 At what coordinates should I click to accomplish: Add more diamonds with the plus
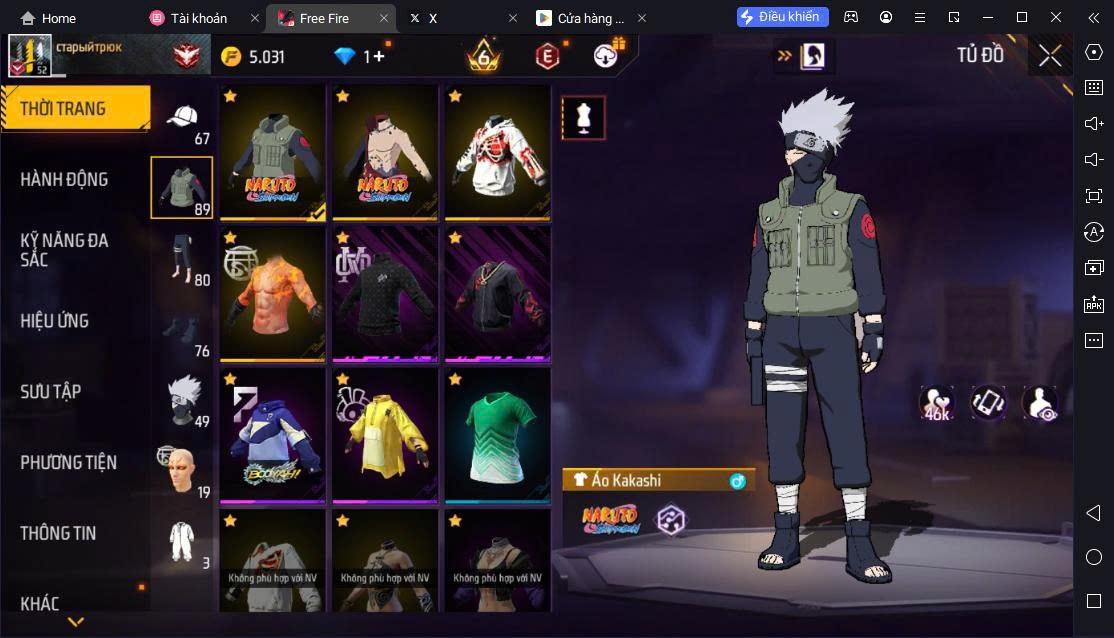[x=379, y=57]
